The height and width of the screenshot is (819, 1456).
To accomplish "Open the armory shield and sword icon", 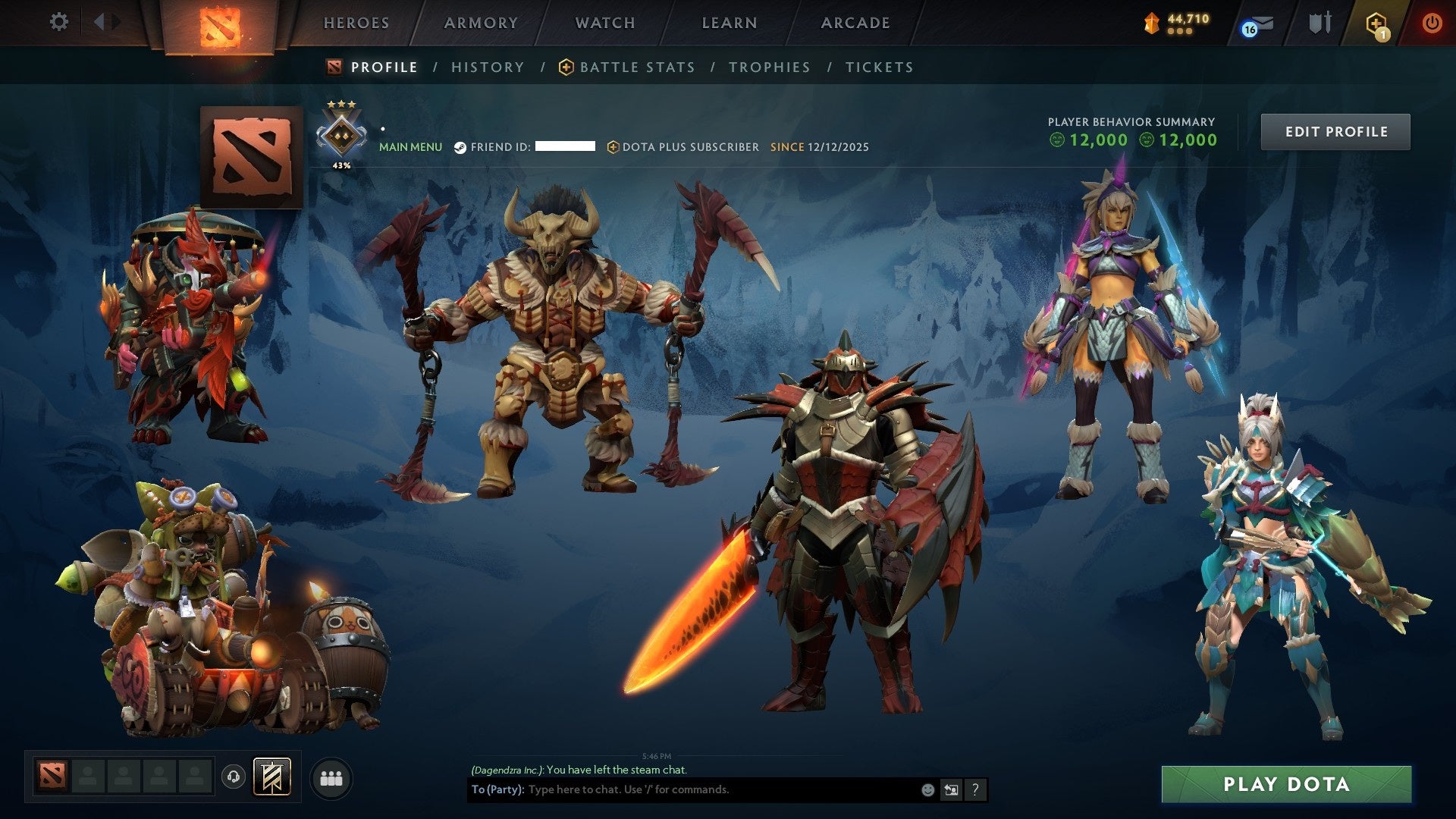I will 1319,23.
